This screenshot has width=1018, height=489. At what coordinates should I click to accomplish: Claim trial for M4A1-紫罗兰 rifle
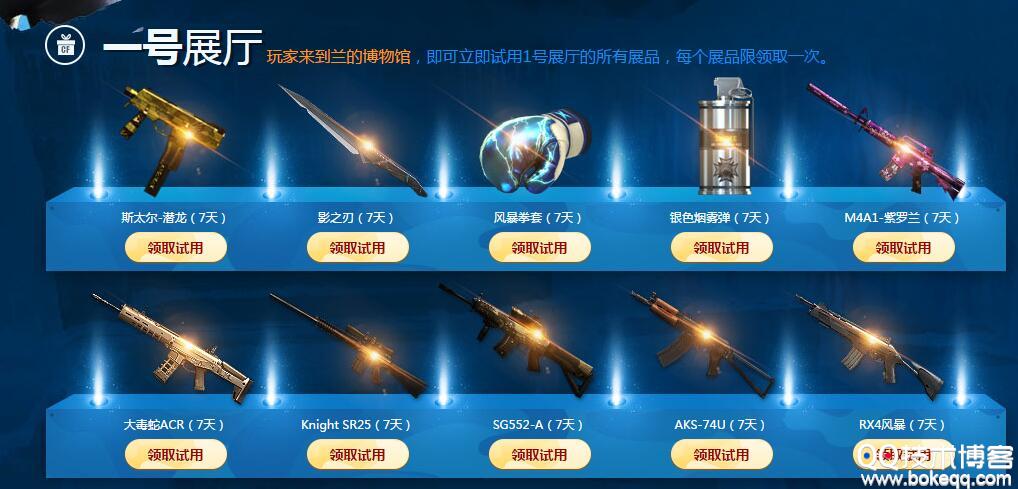point(903,247)
